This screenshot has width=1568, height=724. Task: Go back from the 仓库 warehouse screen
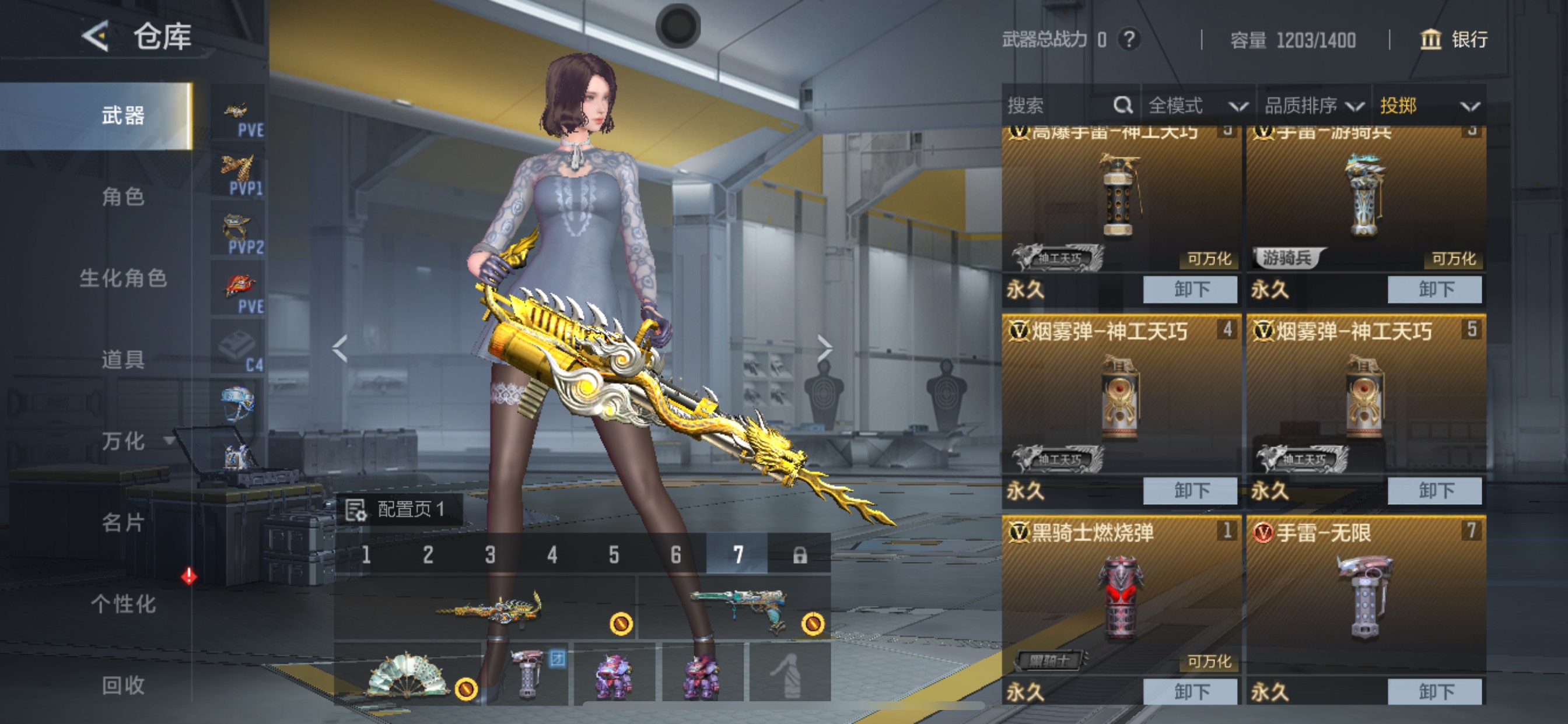[x=96, y=37]
